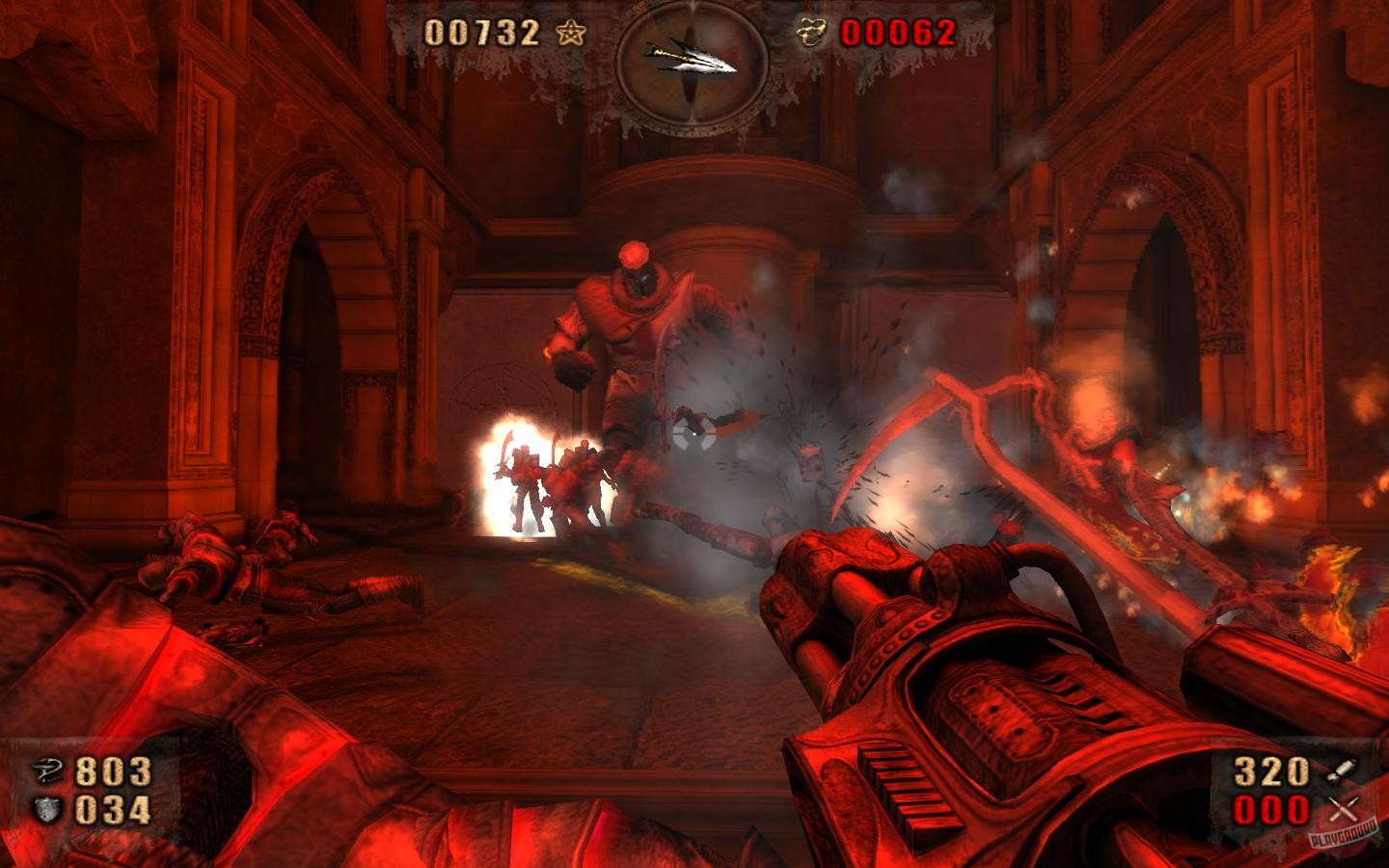Click the stake bolt icon next to 320

click(x=1341, y=771)
